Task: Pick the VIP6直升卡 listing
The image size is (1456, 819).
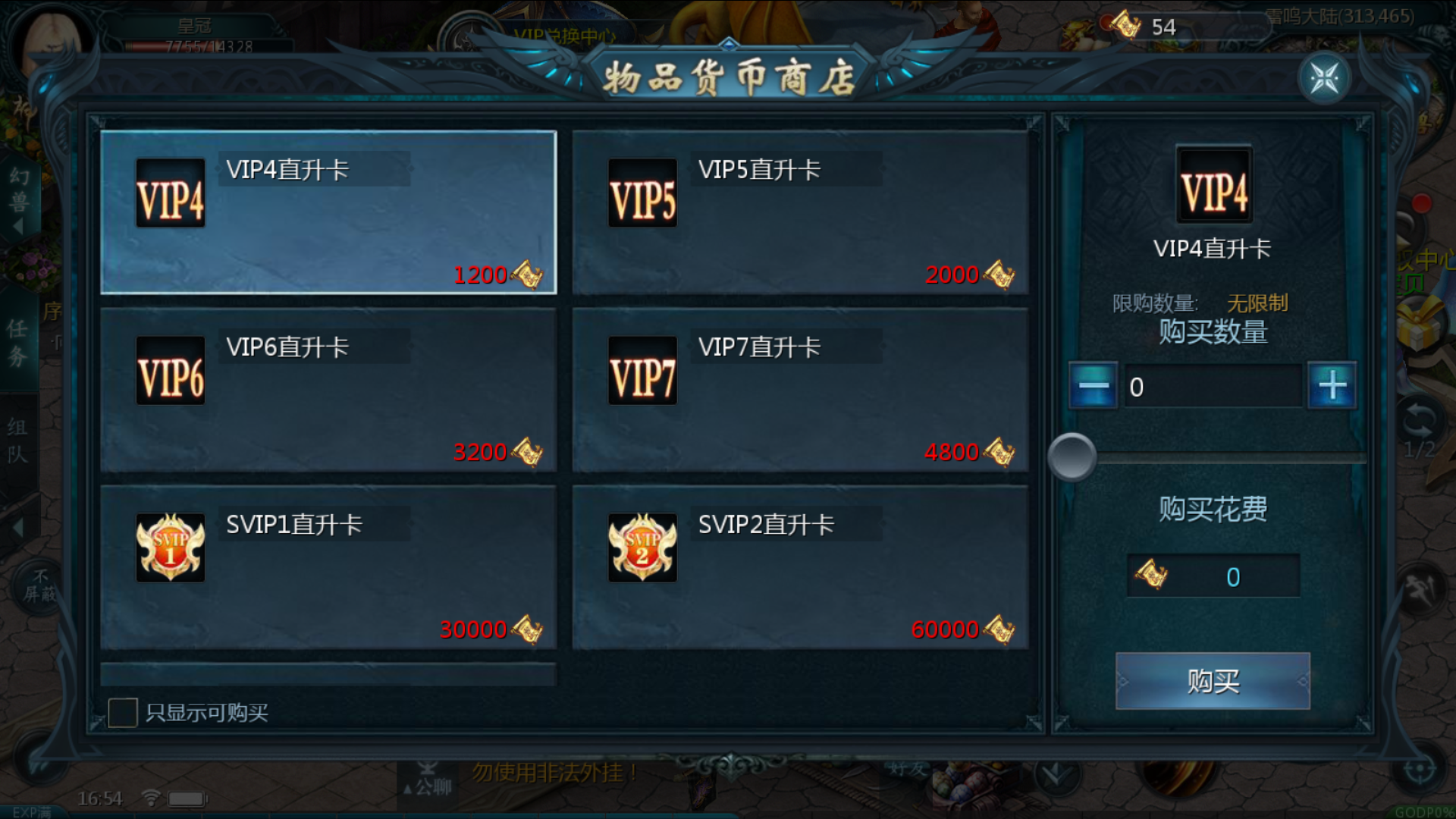Action: (x=328, y=390)
